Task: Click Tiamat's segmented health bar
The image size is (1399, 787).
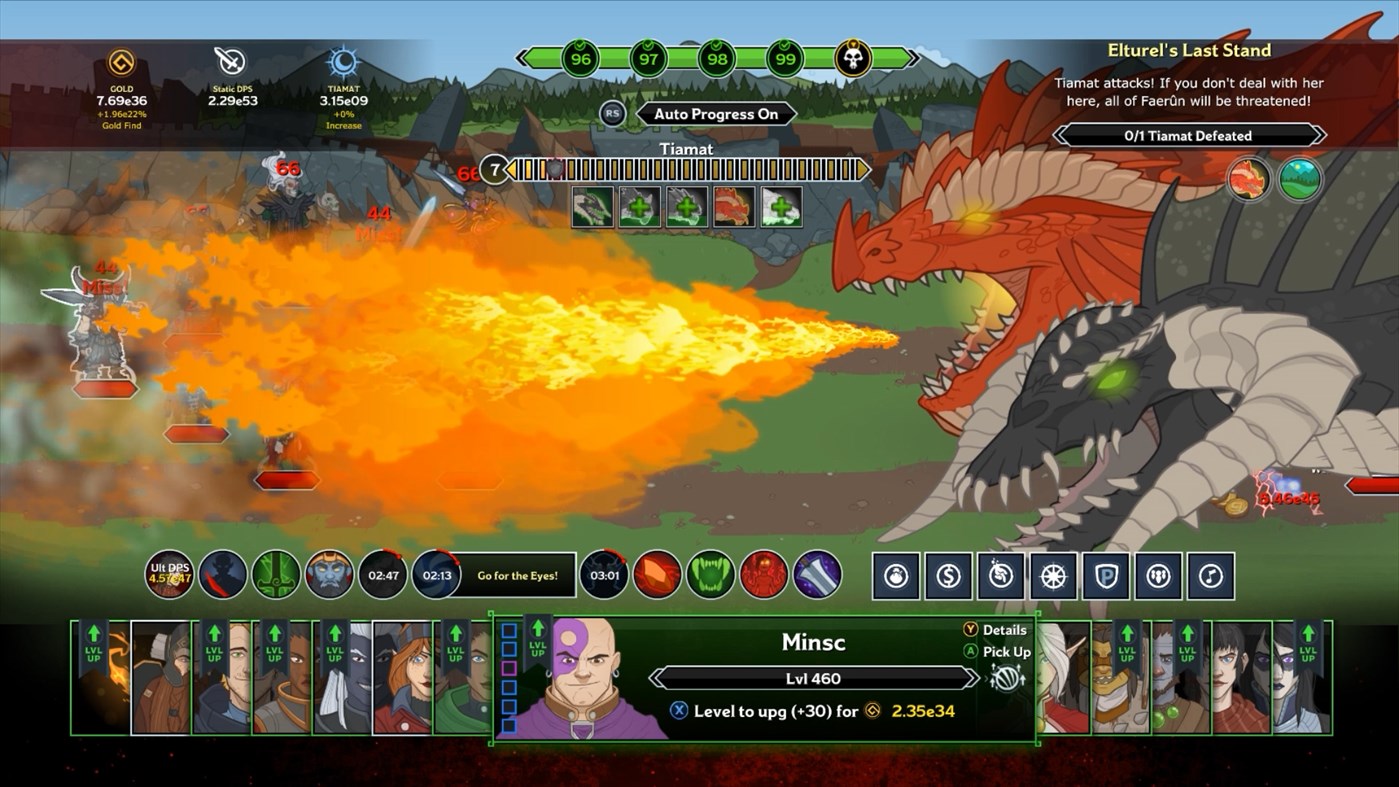Action: (x=690, y=170)
